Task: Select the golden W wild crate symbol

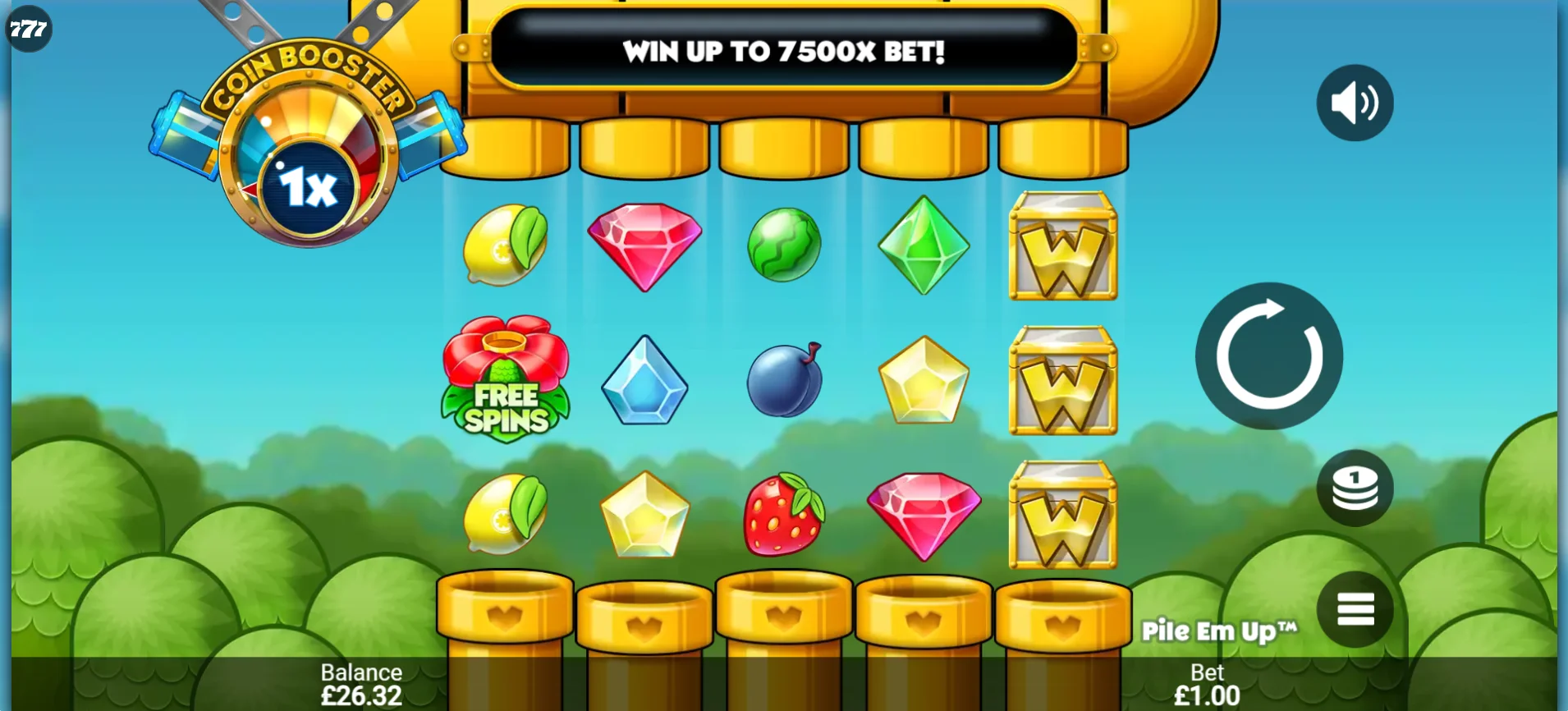Action: click(x=1063, y=379)
